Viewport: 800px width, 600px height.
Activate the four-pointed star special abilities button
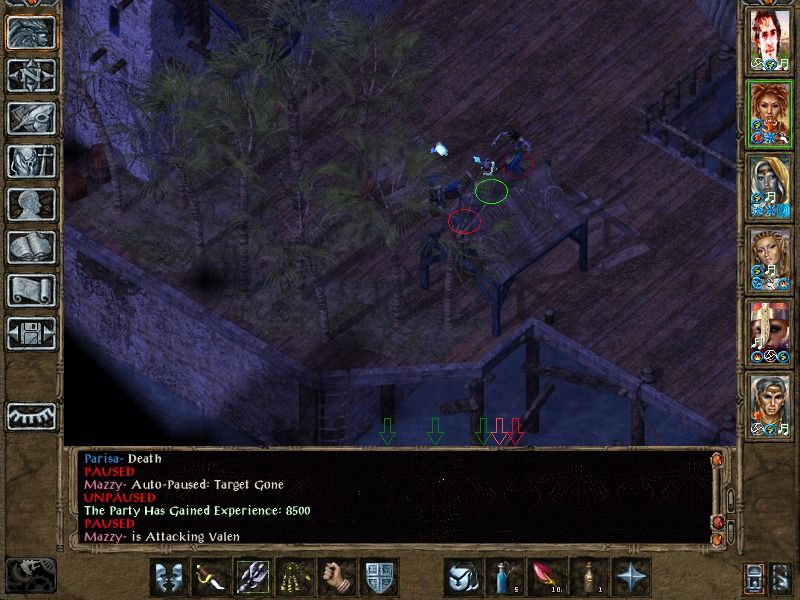(632, 578)
